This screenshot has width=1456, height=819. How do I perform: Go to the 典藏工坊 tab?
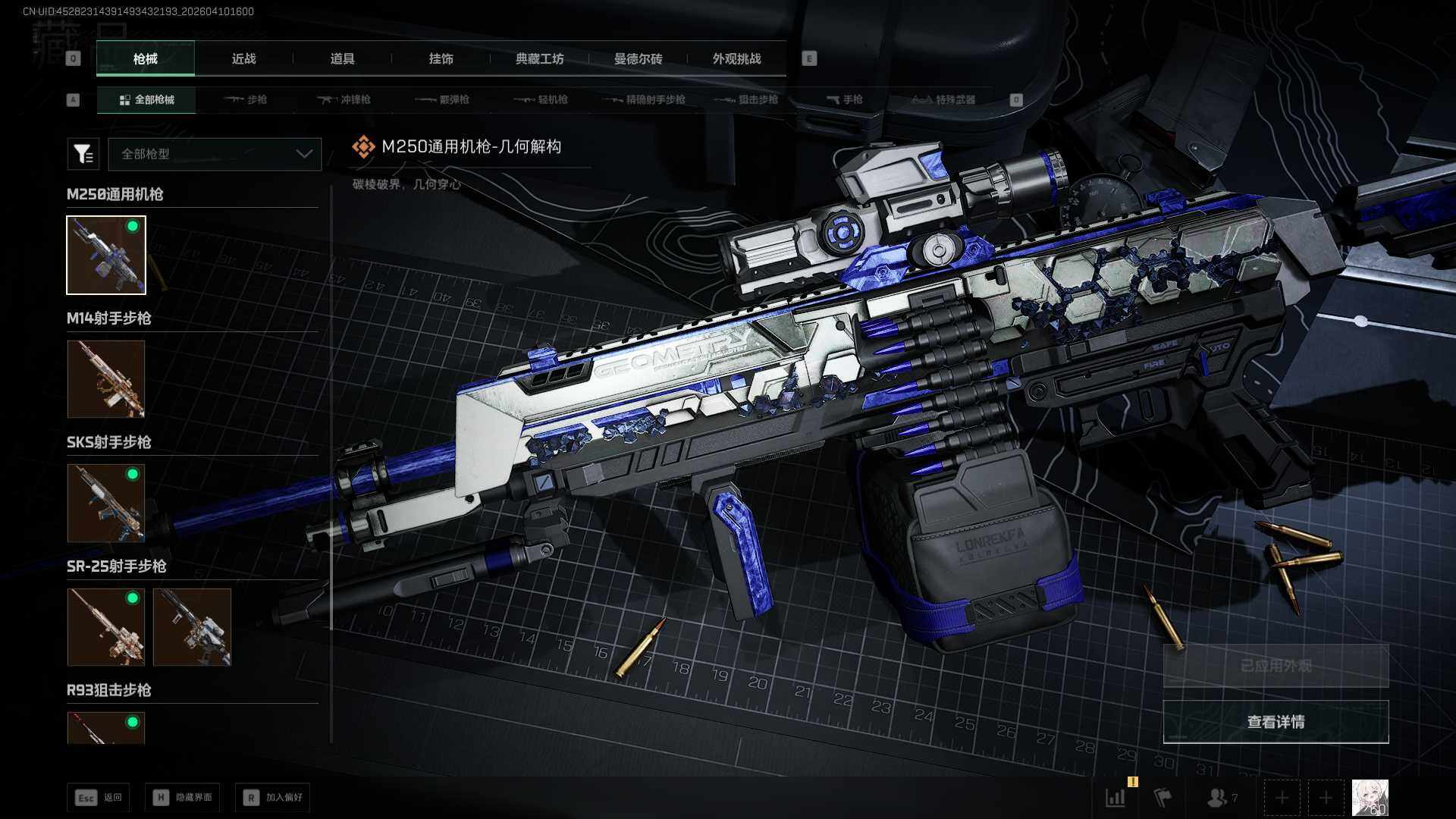[x=539, y=59]
